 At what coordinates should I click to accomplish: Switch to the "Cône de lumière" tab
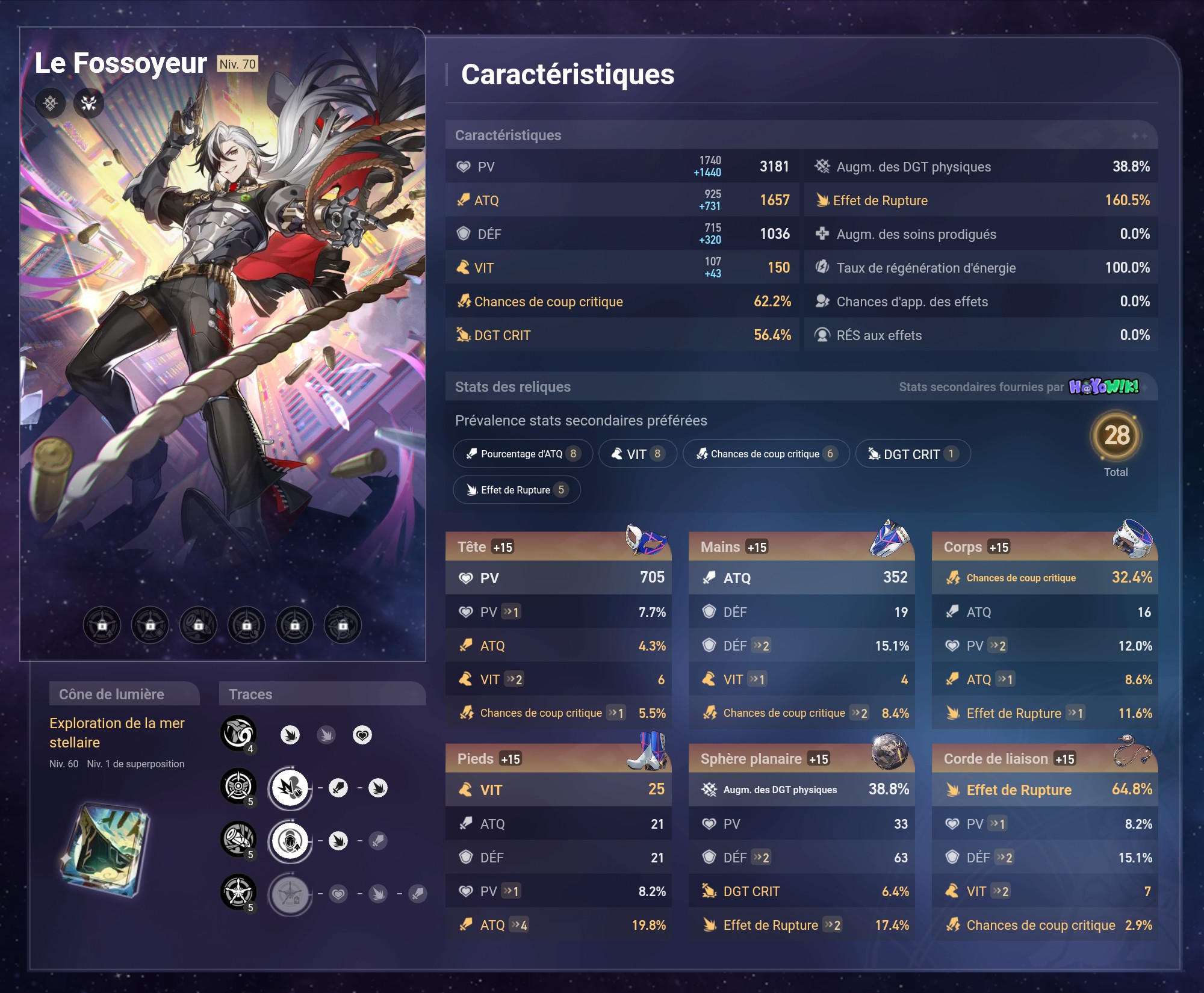coord(125,694)
